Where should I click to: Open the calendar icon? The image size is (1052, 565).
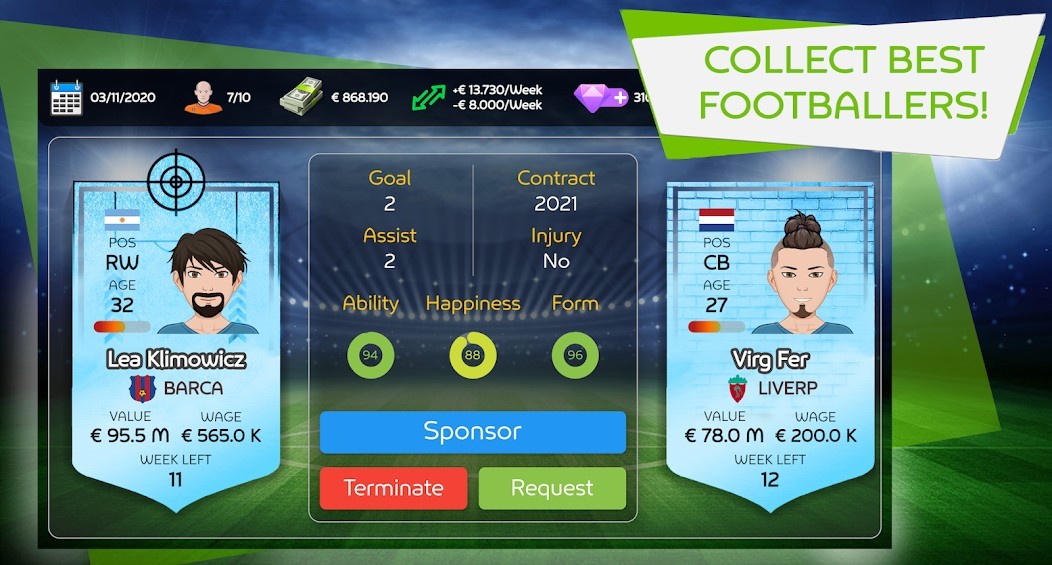coord(66,98)
